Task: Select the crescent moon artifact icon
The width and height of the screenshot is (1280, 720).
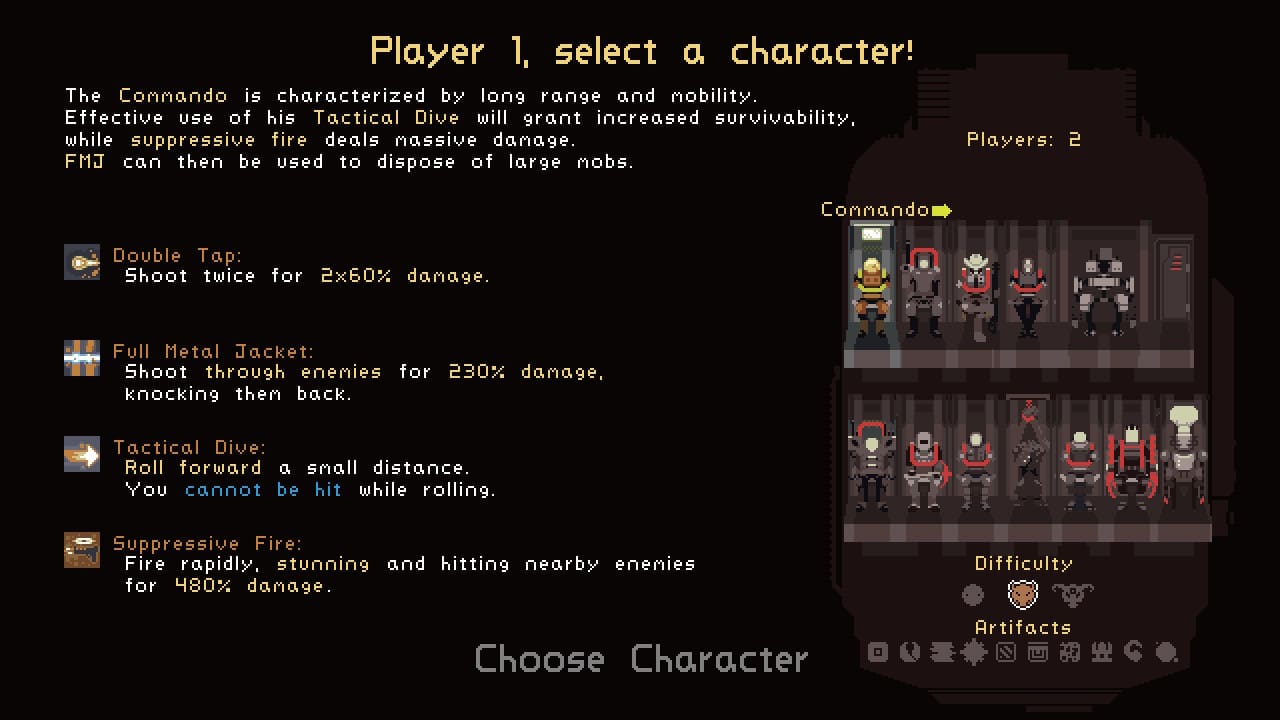Action: click(1133, 653)
